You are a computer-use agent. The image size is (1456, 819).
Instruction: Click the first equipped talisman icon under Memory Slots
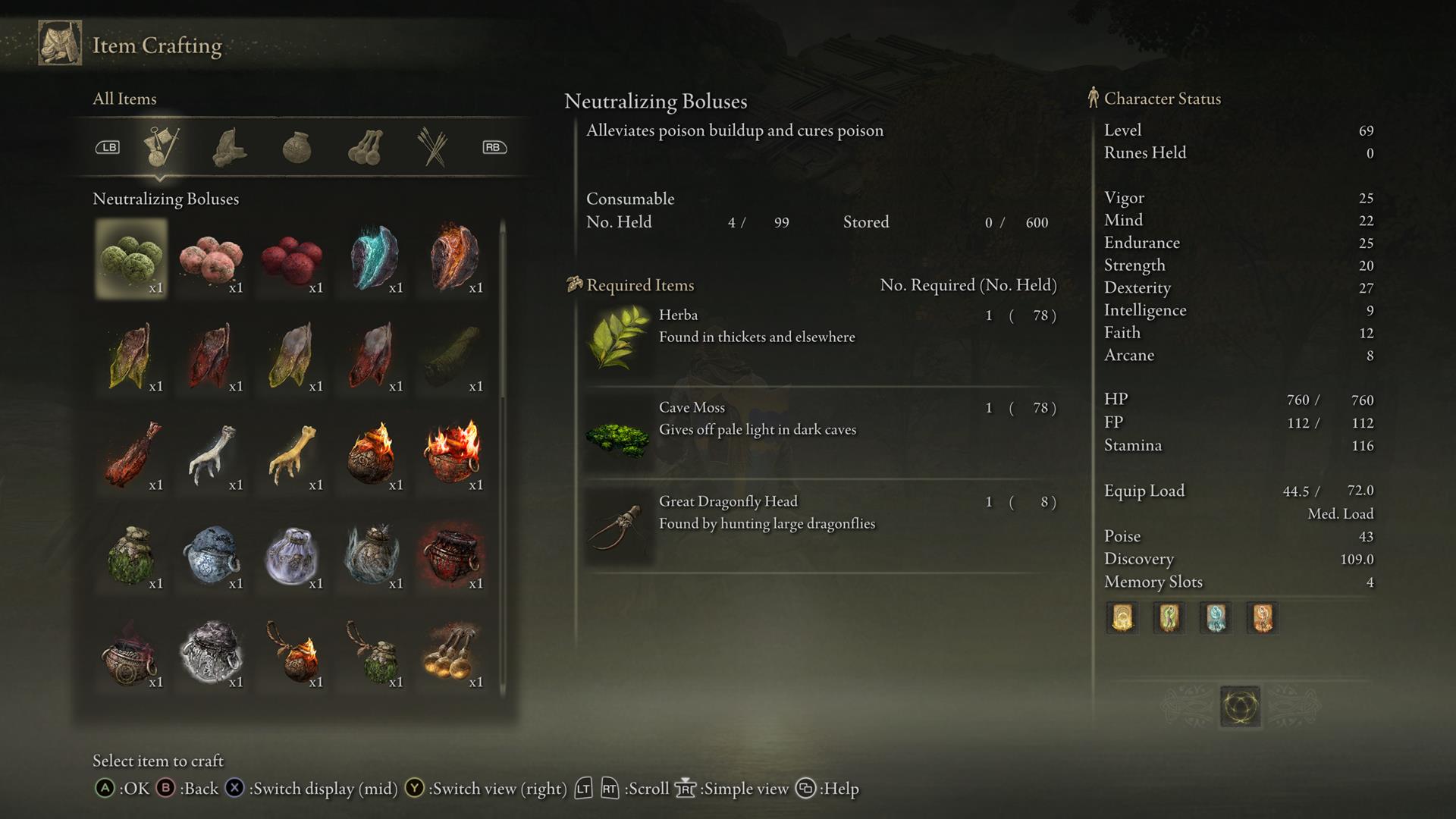[x=1122, y=618]
